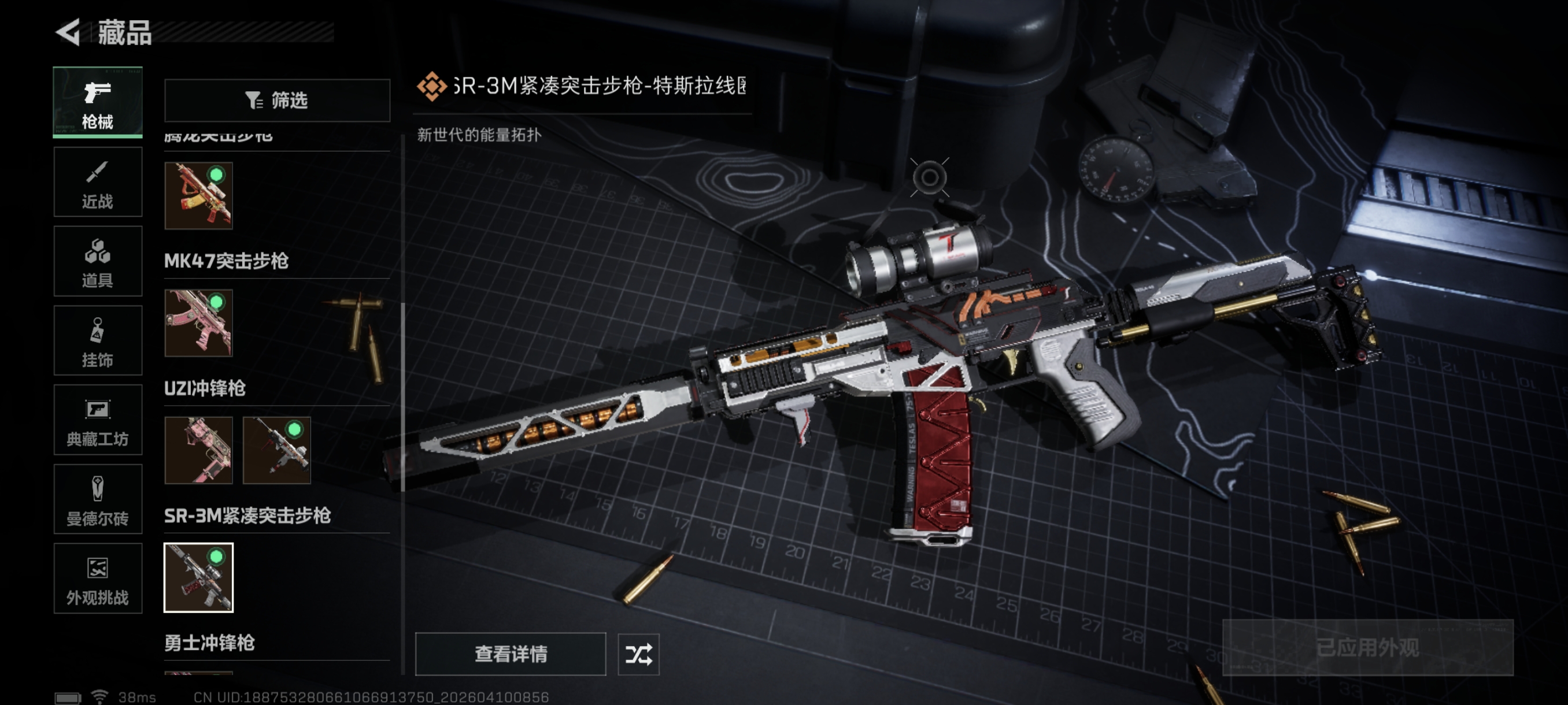
Task: Show the 挂饰 charms category
Action: (x=97, y=340)
